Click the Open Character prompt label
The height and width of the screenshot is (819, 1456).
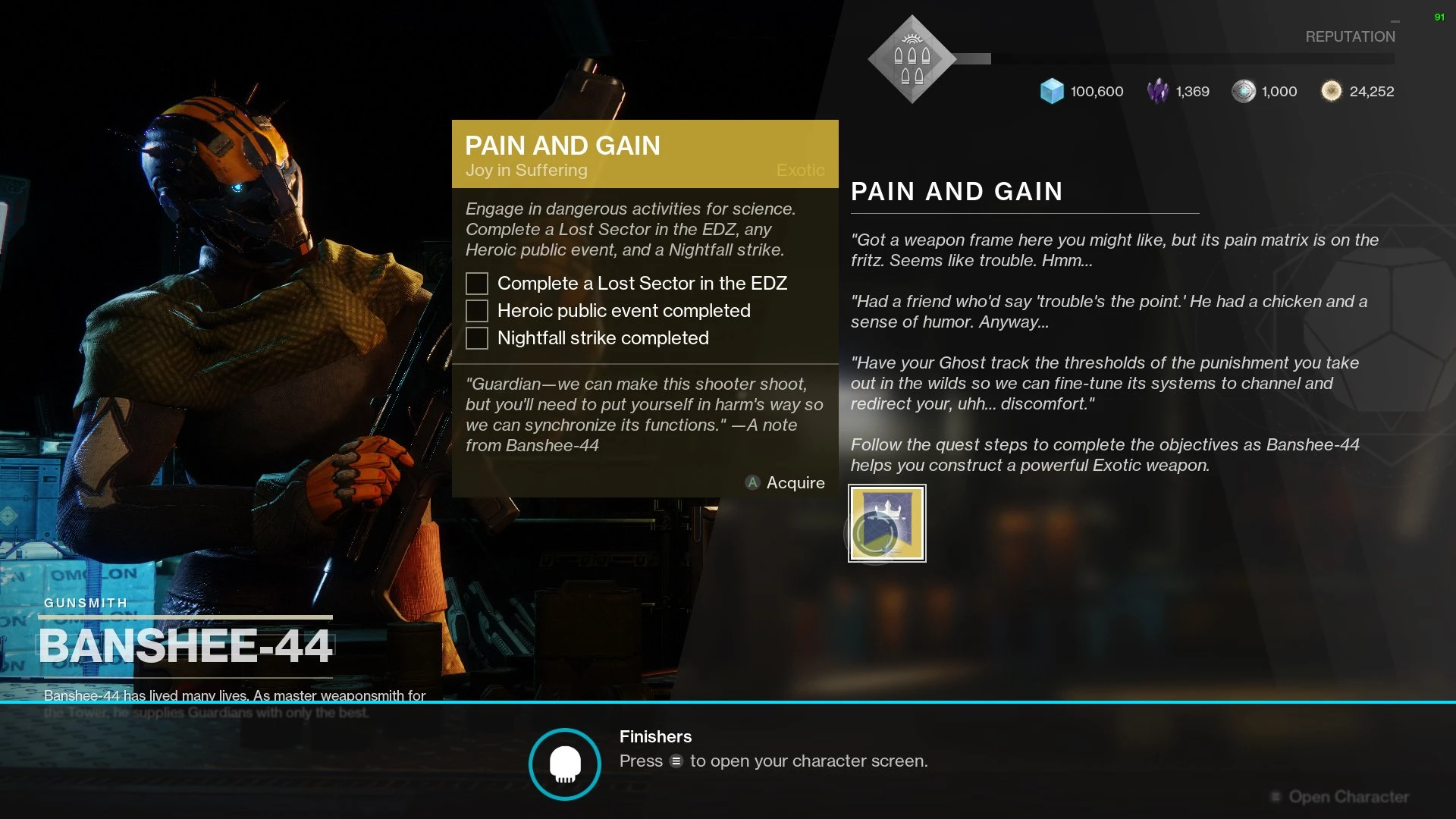tap(1348, 797)
